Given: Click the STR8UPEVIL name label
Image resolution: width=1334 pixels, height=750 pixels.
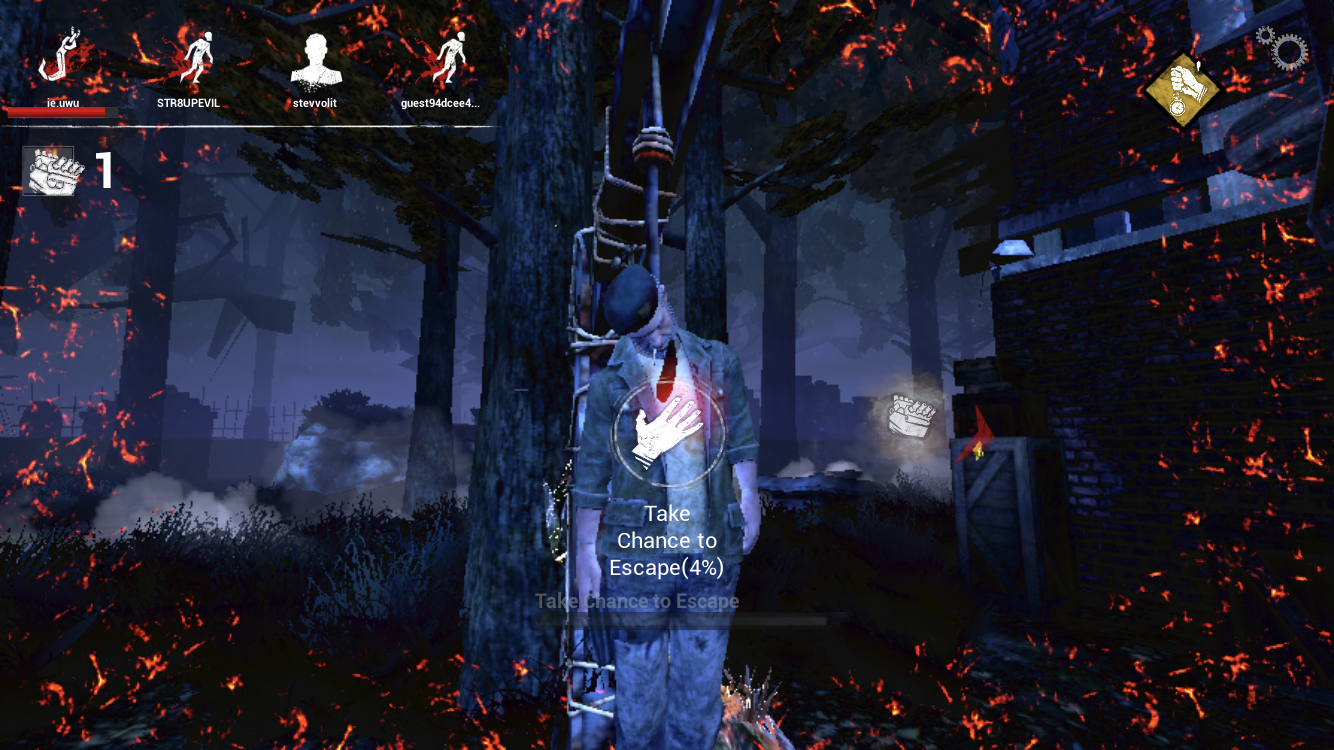Looking at the screenshot, I should pyautogui.click(x=188, y=102).
